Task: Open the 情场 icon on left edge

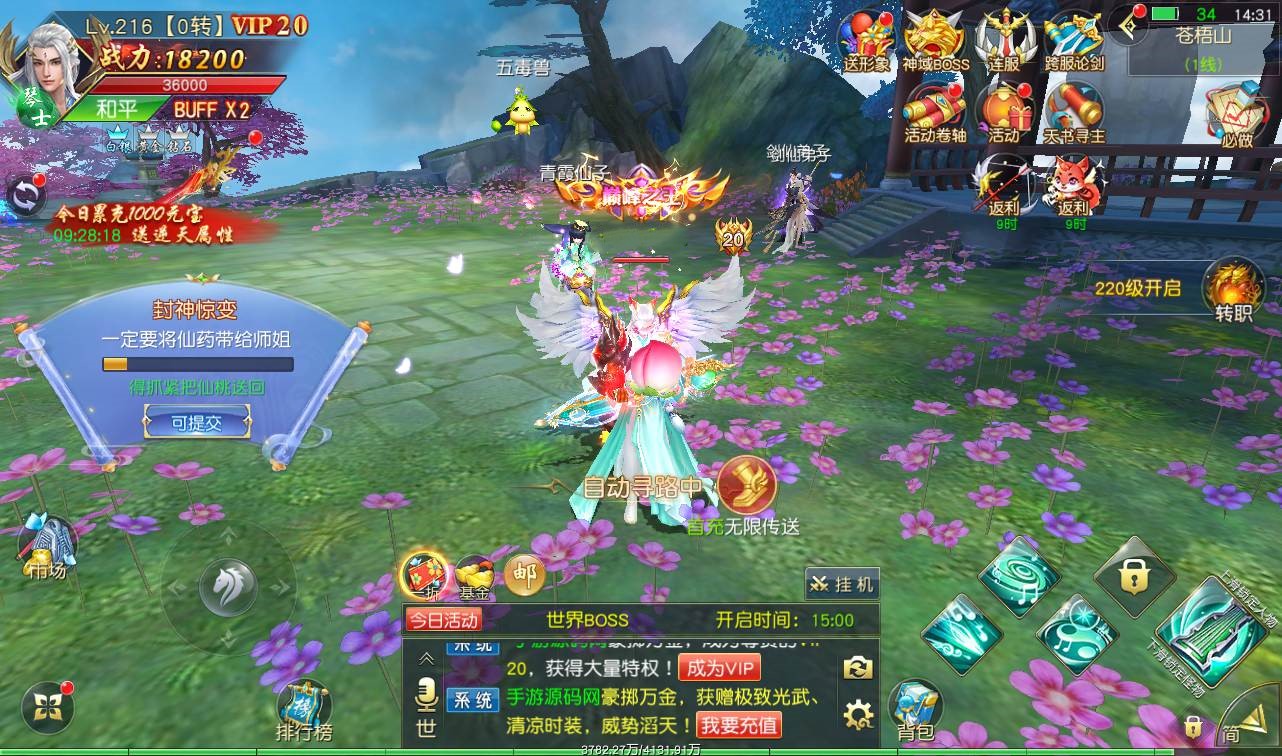Action: (x=46, y=546)
